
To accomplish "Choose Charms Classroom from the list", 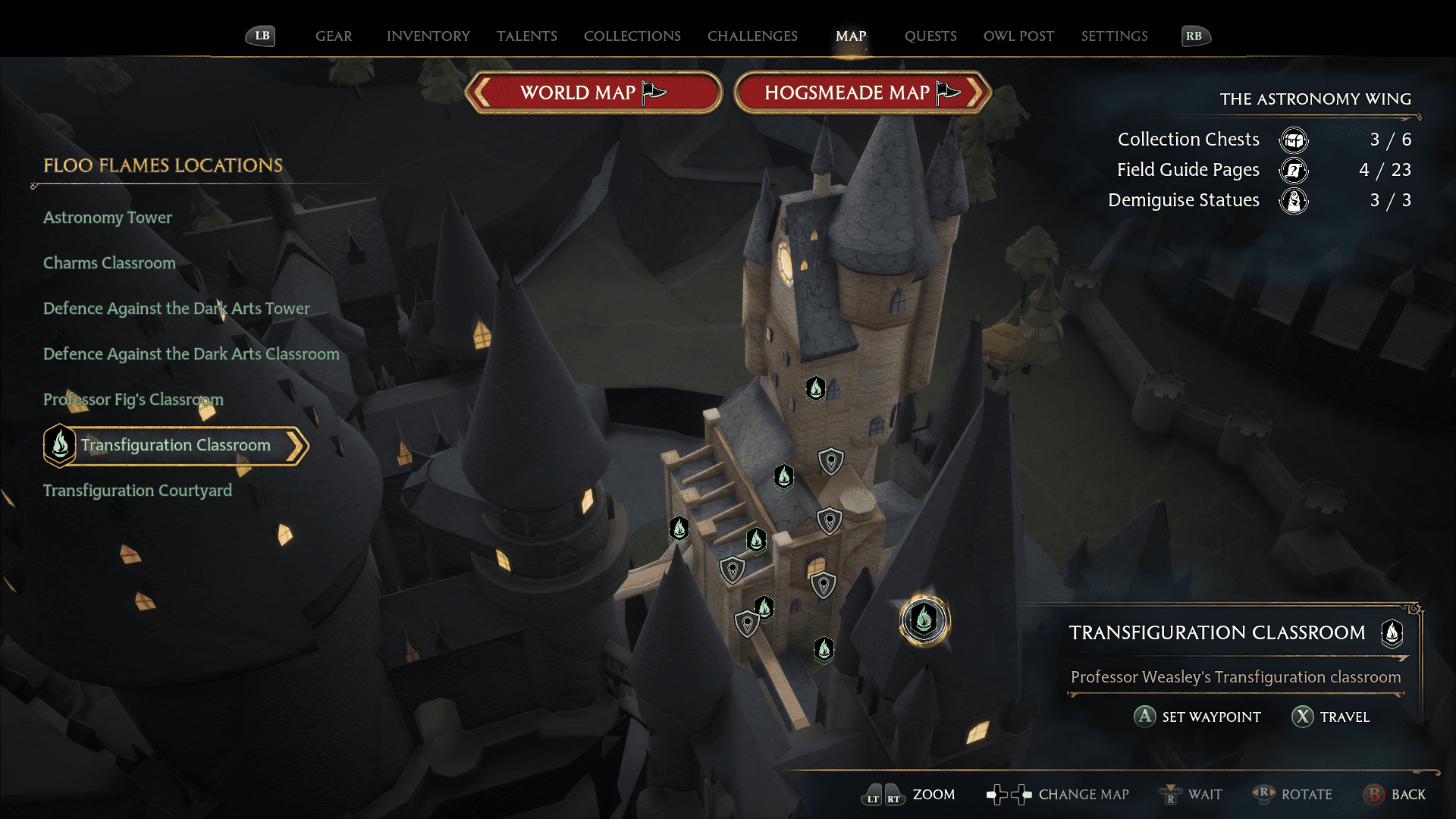I will pos(109,263).
